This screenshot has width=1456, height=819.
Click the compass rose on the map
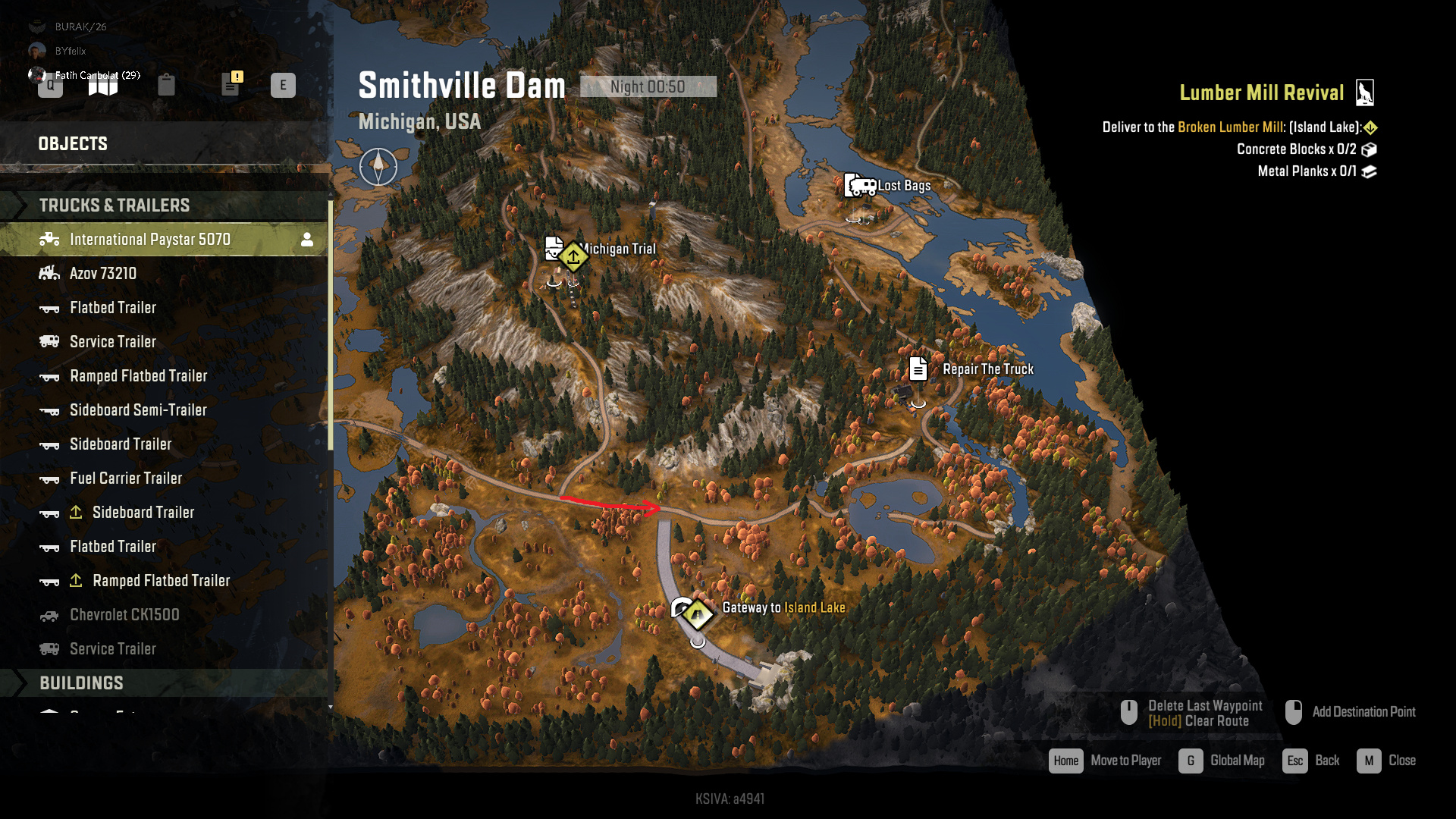click(x=378, y=166)
